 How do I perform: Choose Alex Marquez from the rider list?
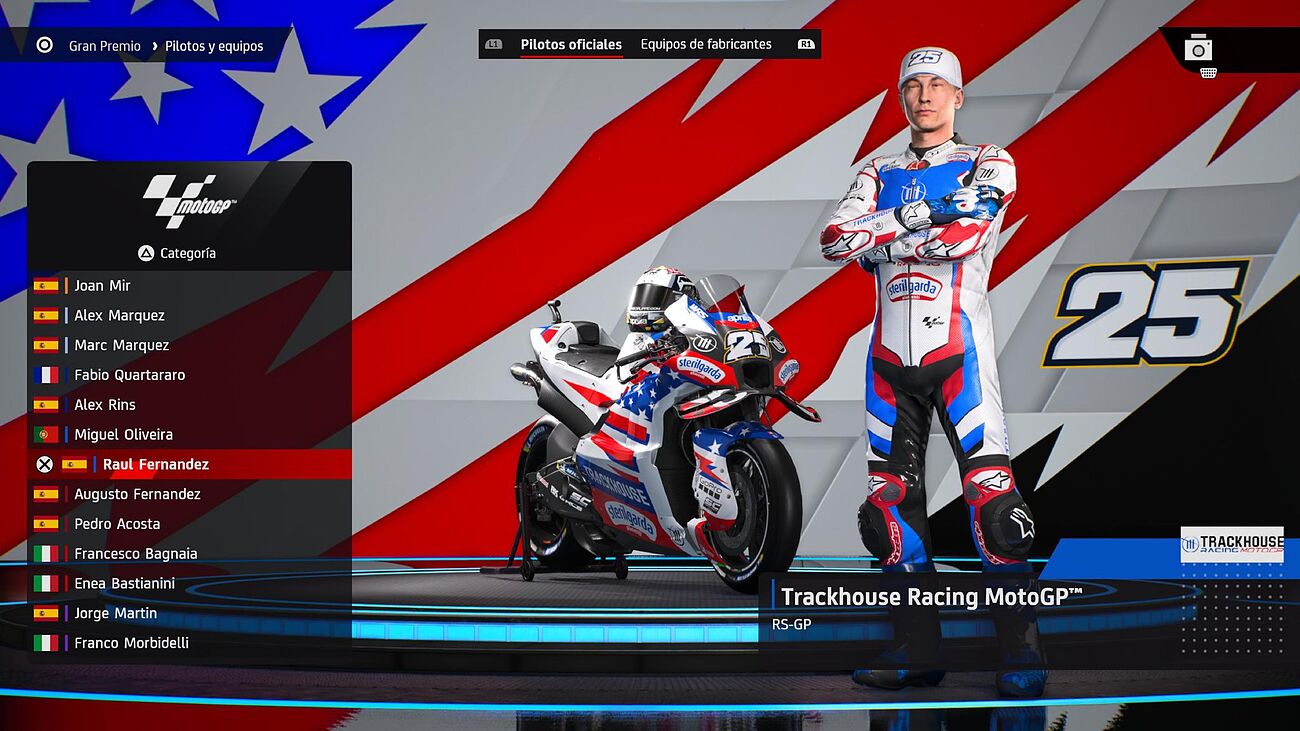(119, 315)
